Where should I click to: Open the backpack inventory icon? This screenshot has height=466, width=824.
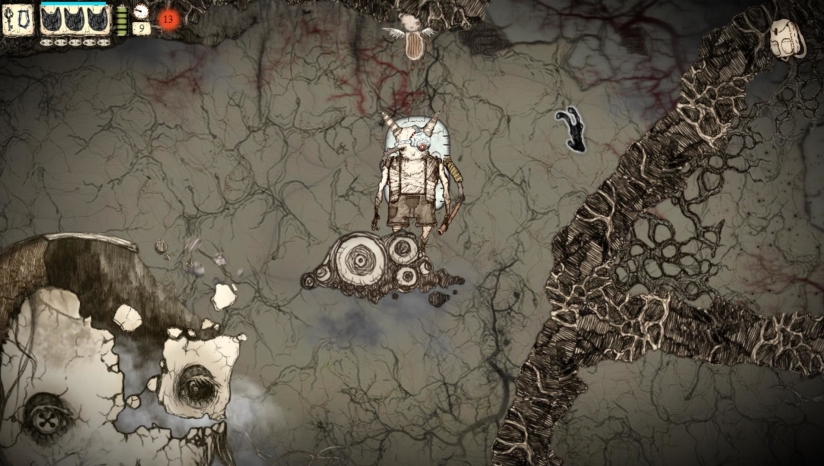(x=785, y=38)
